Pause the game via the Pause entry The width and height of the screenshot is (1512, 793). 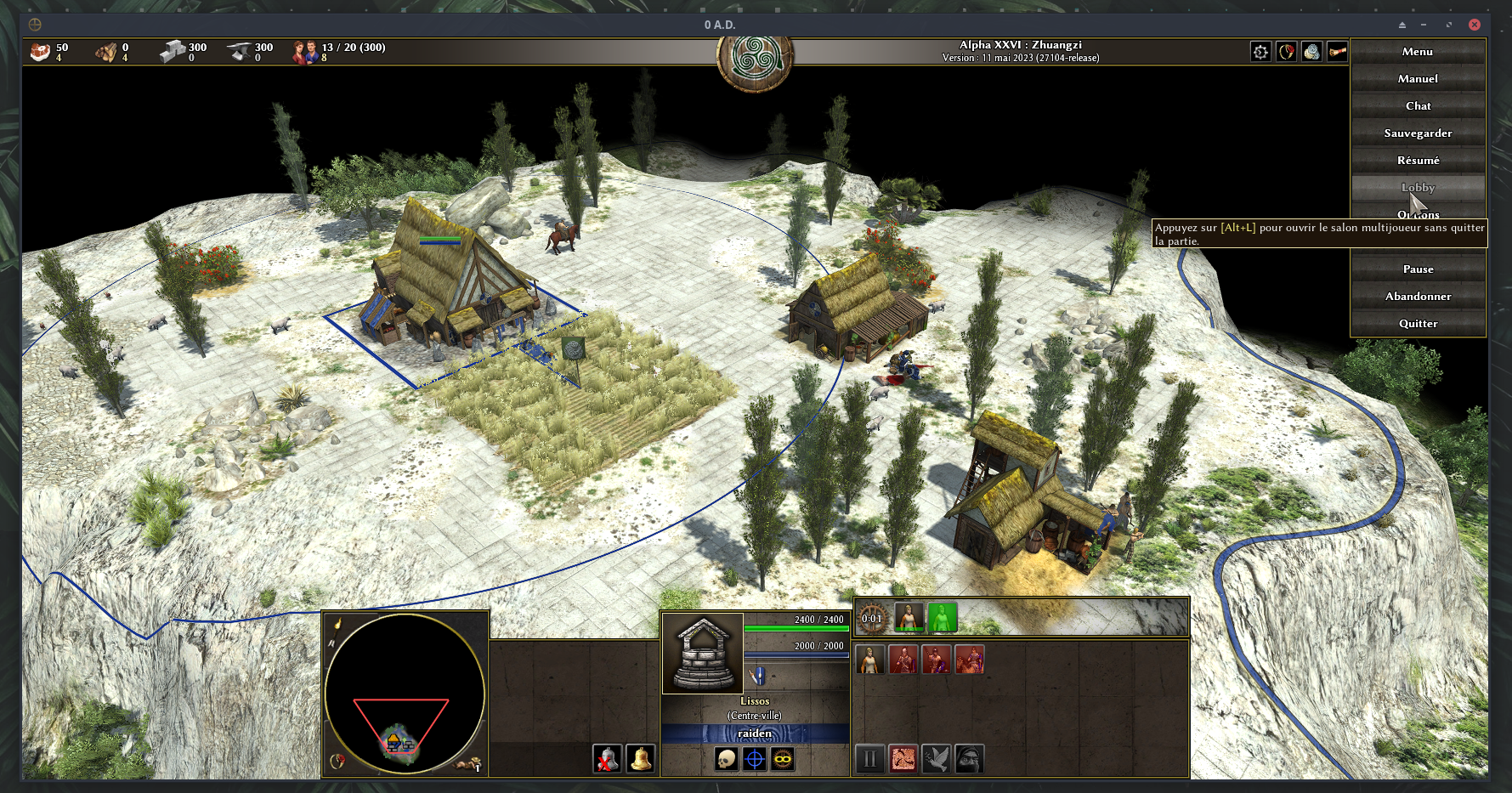click(x=1418, y=269)
